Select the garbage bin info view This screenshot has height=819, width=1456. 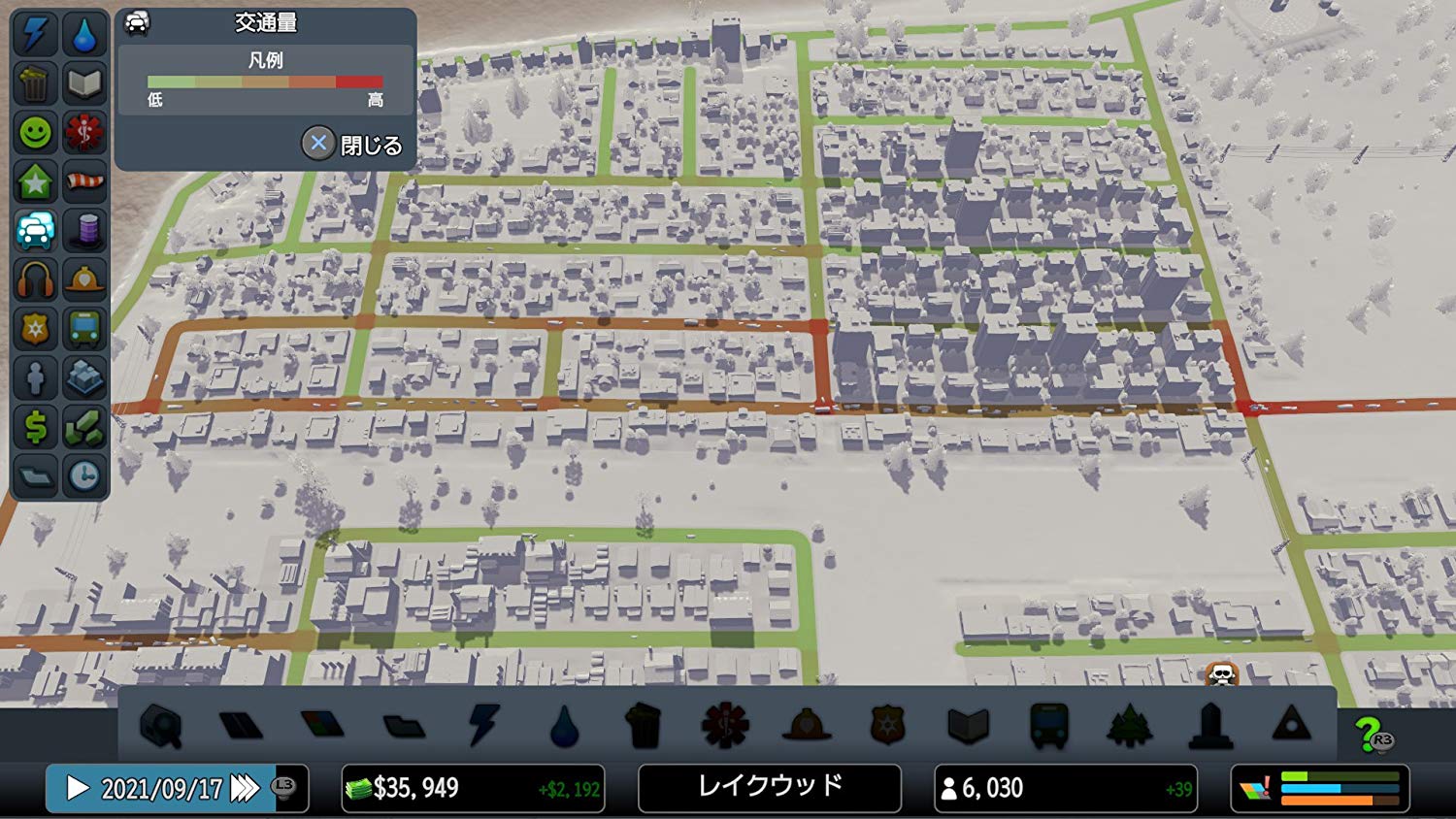(35, 83)
